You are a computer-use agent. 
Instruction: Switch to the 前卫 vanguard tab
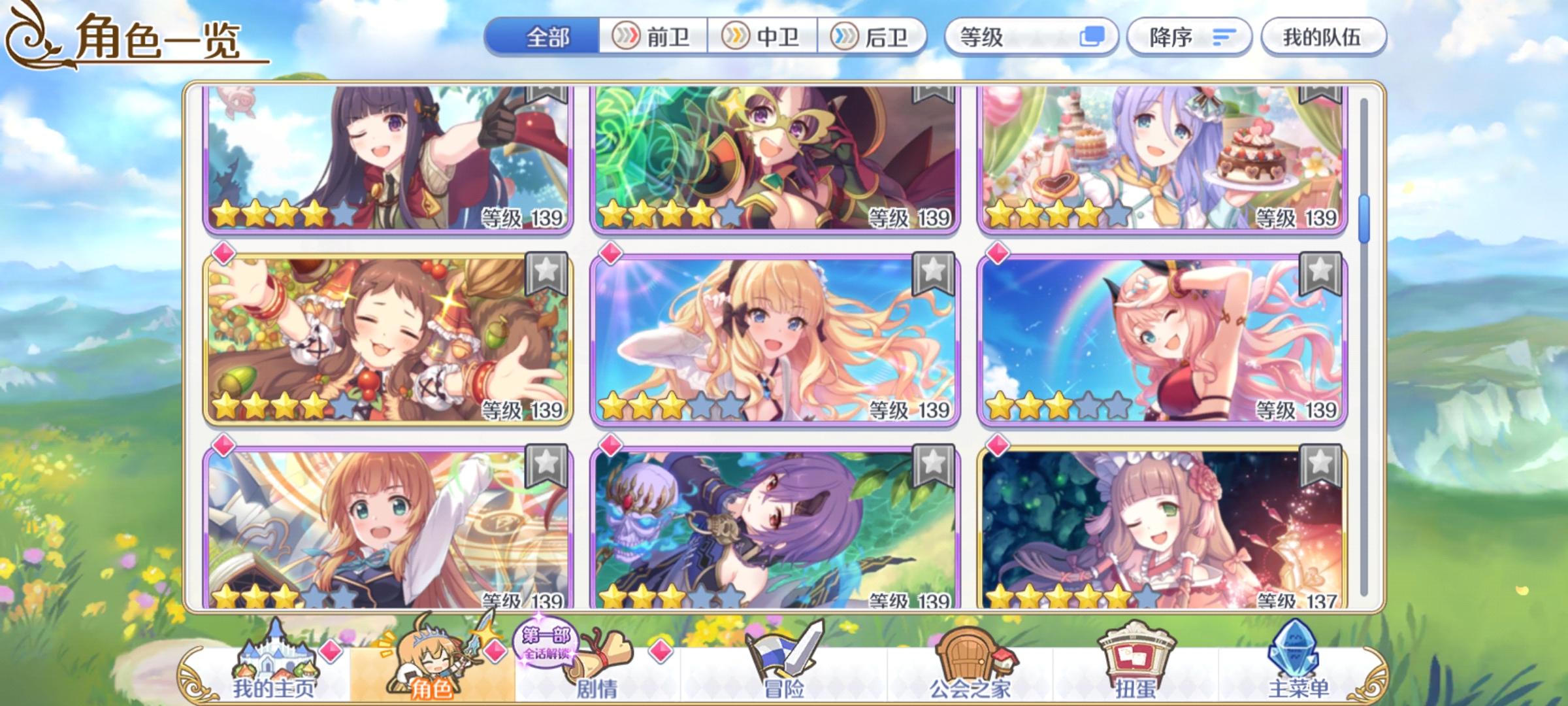(x=653, y=37)
